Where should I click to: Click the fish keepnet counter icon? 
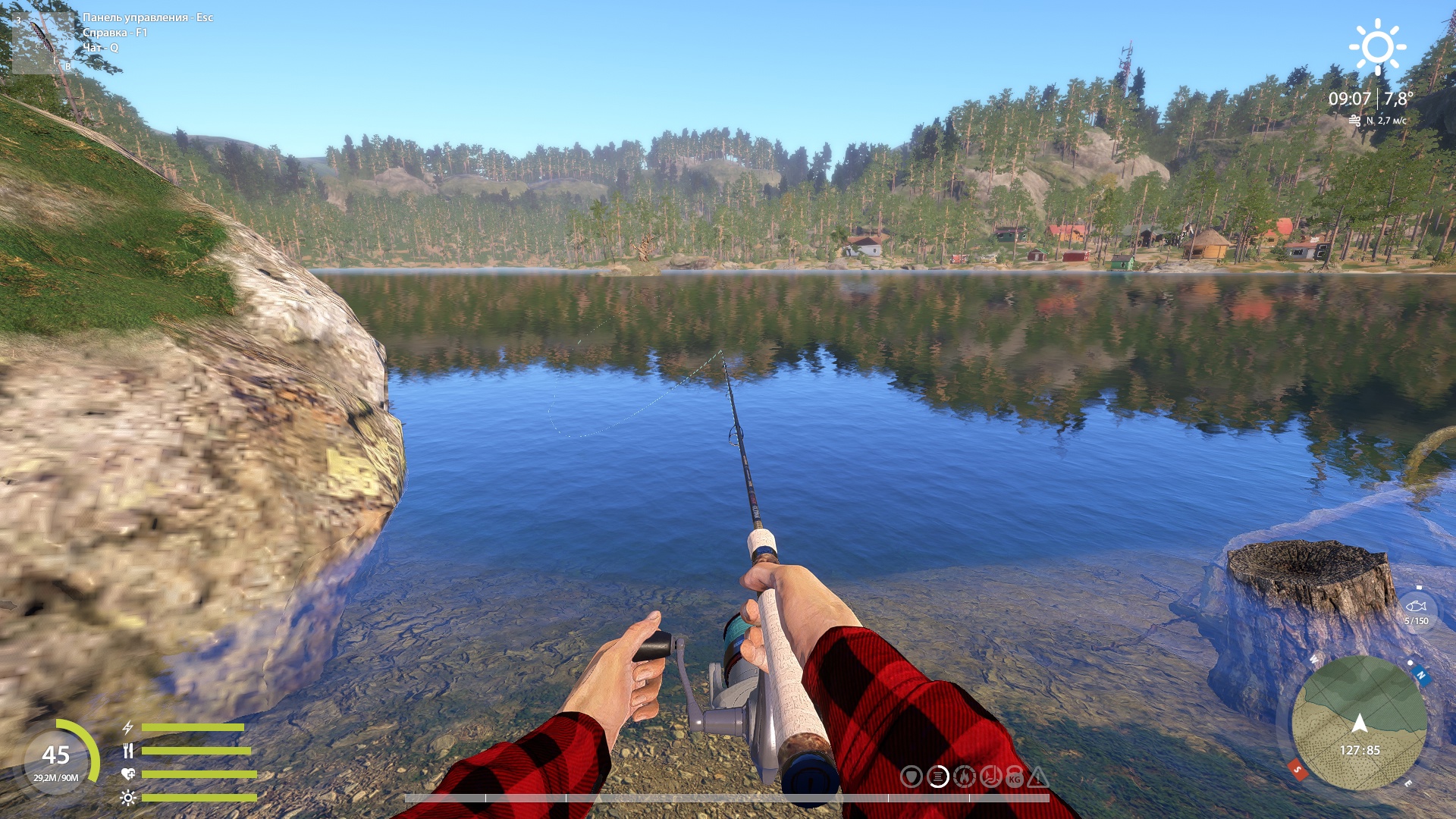point(1416,607)
